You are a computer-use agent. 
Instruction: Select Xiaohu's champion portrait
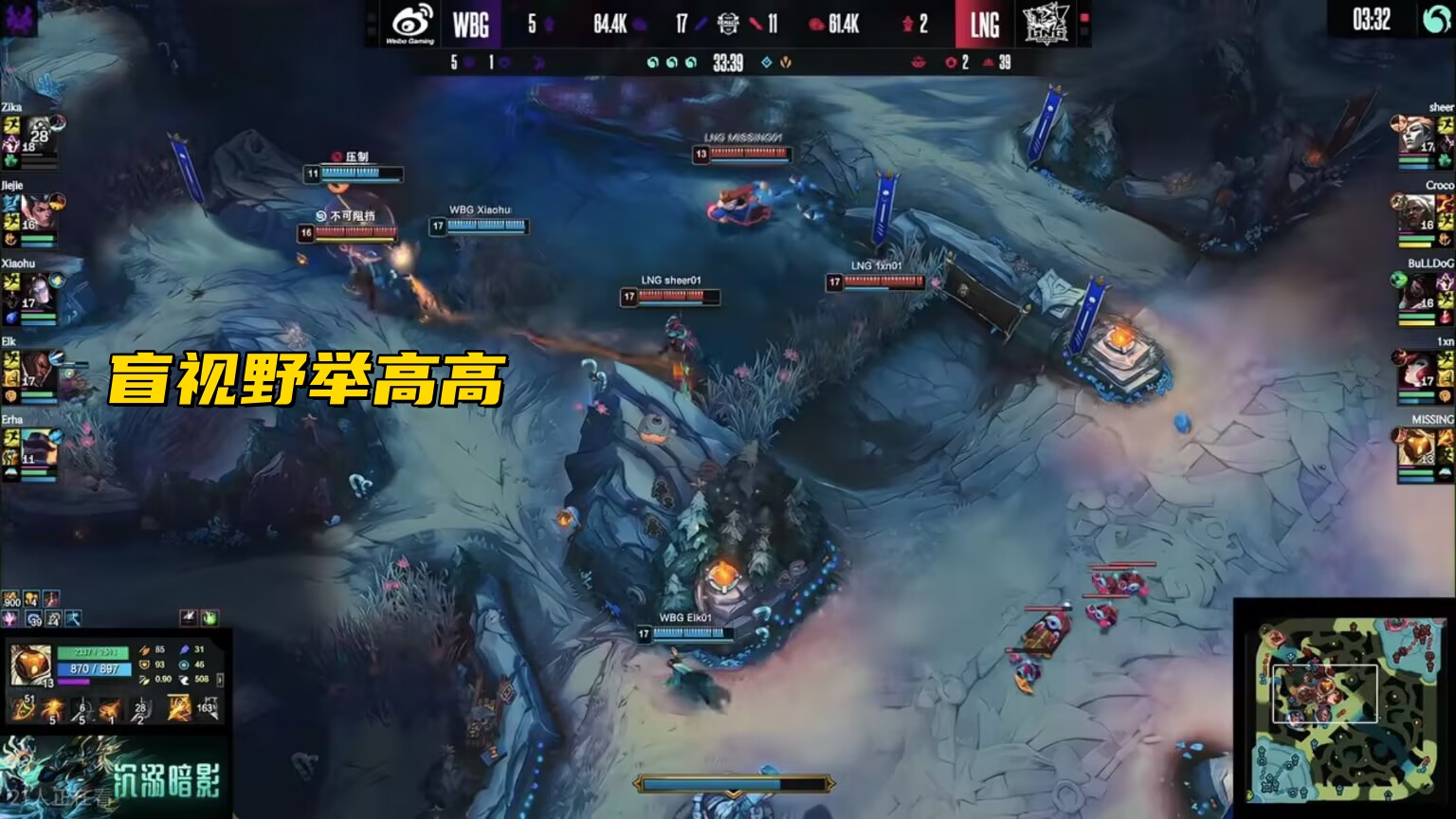pos(38,289)
